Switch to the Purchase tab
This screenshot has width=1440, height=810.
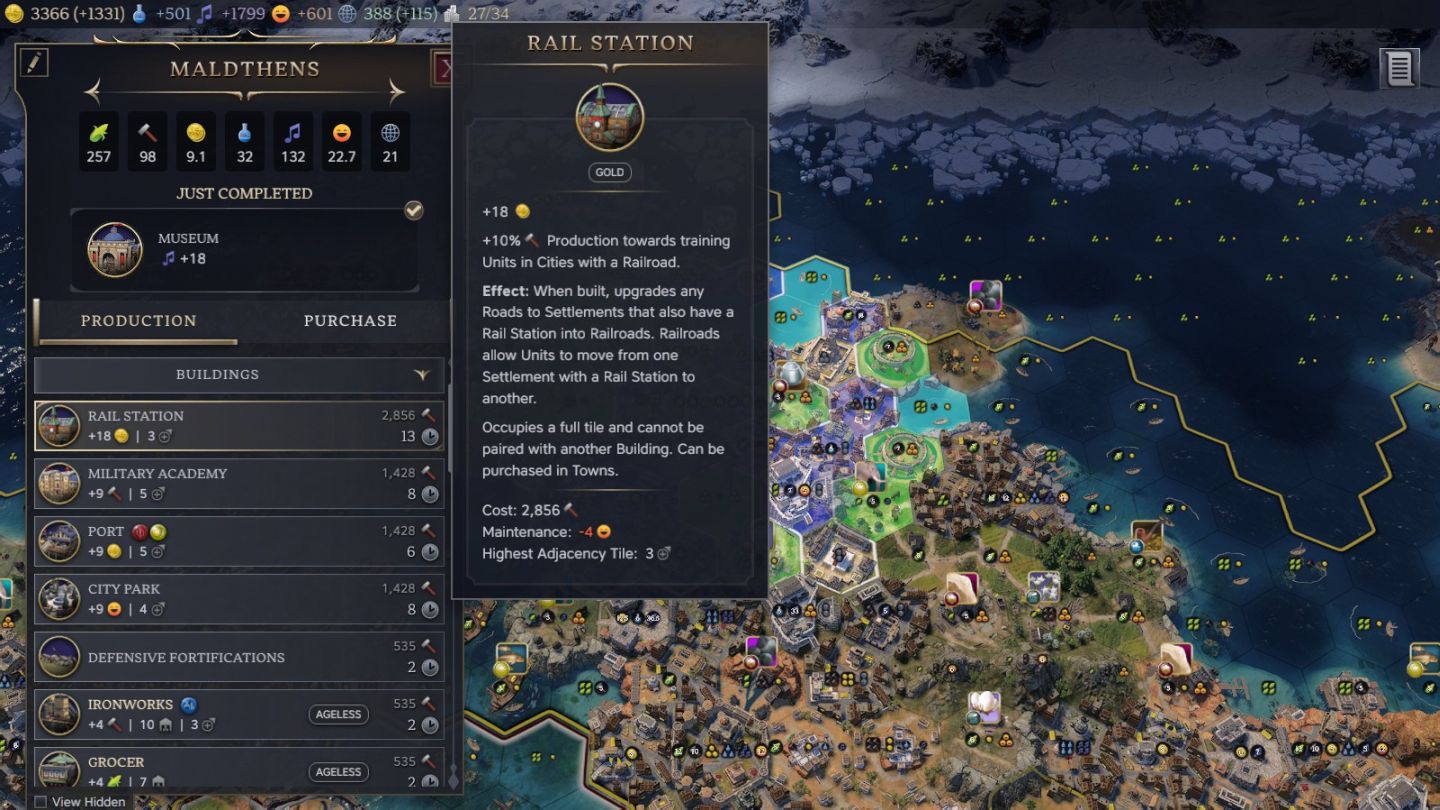[350, 321]
